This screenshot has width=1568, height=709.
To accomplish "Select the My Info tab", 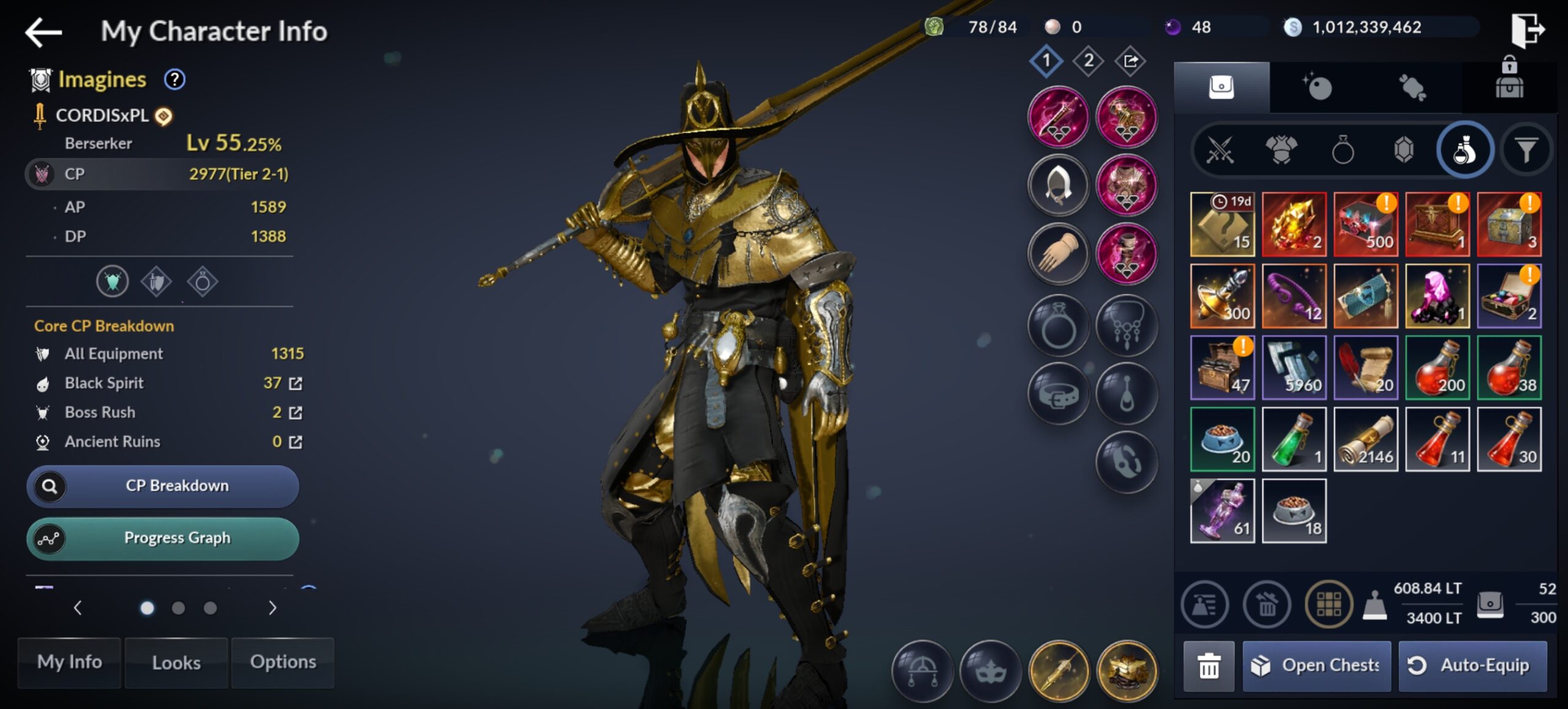I will tap(69, 662).
